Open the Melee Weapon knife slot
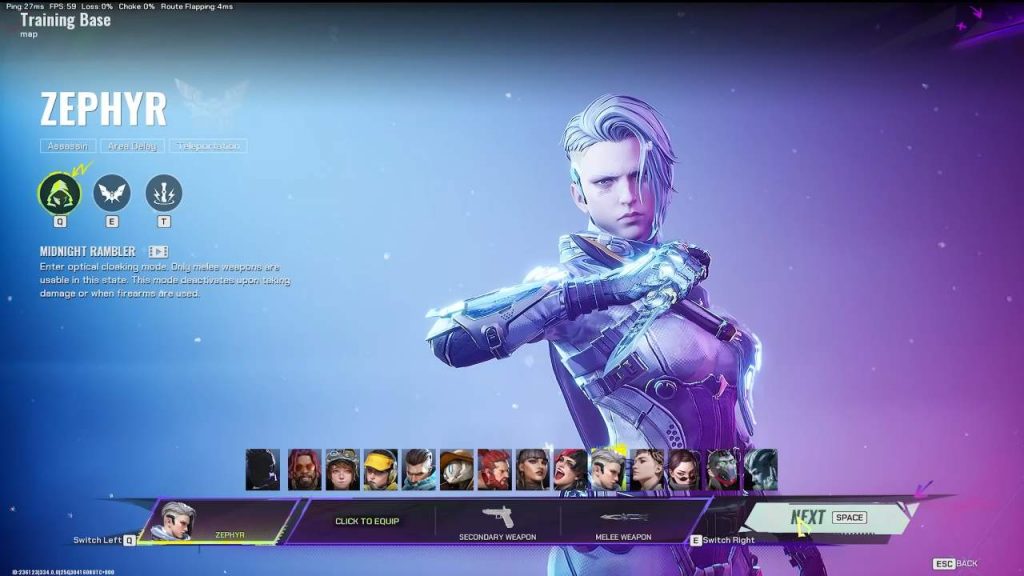 click(624, 521)
